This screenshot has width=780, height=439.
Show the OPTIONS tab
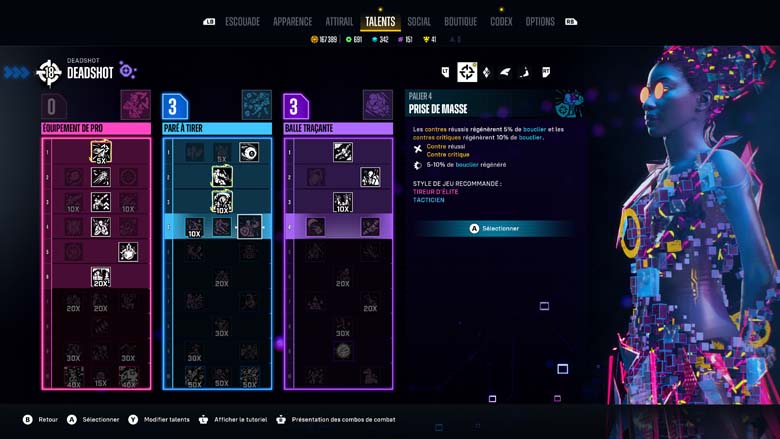[x=540, y=22]
